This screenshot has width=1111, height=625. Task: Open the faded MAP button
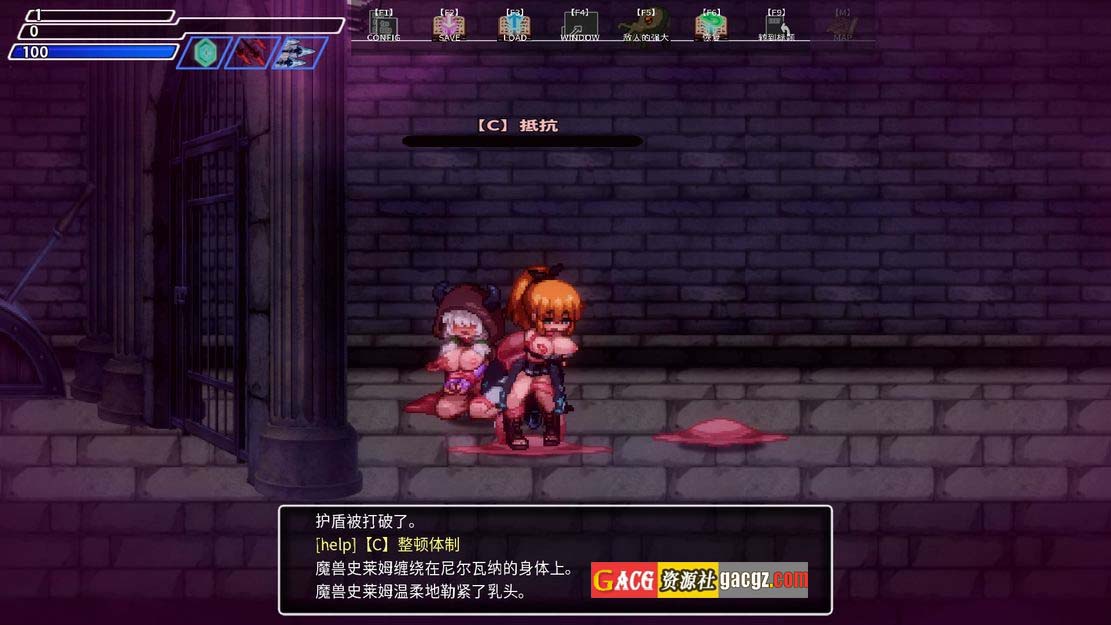(x=843, y=26)
